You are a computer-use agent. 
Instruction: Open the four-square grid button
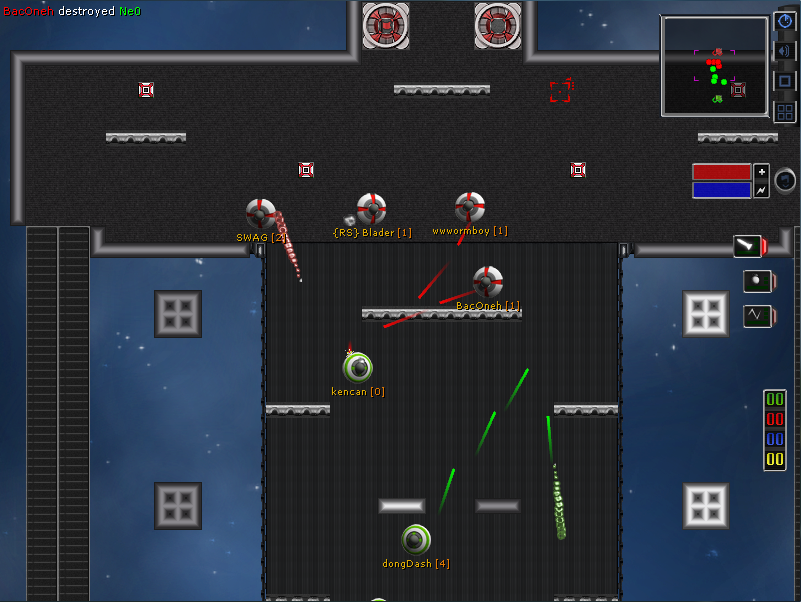tap(785, 111)
